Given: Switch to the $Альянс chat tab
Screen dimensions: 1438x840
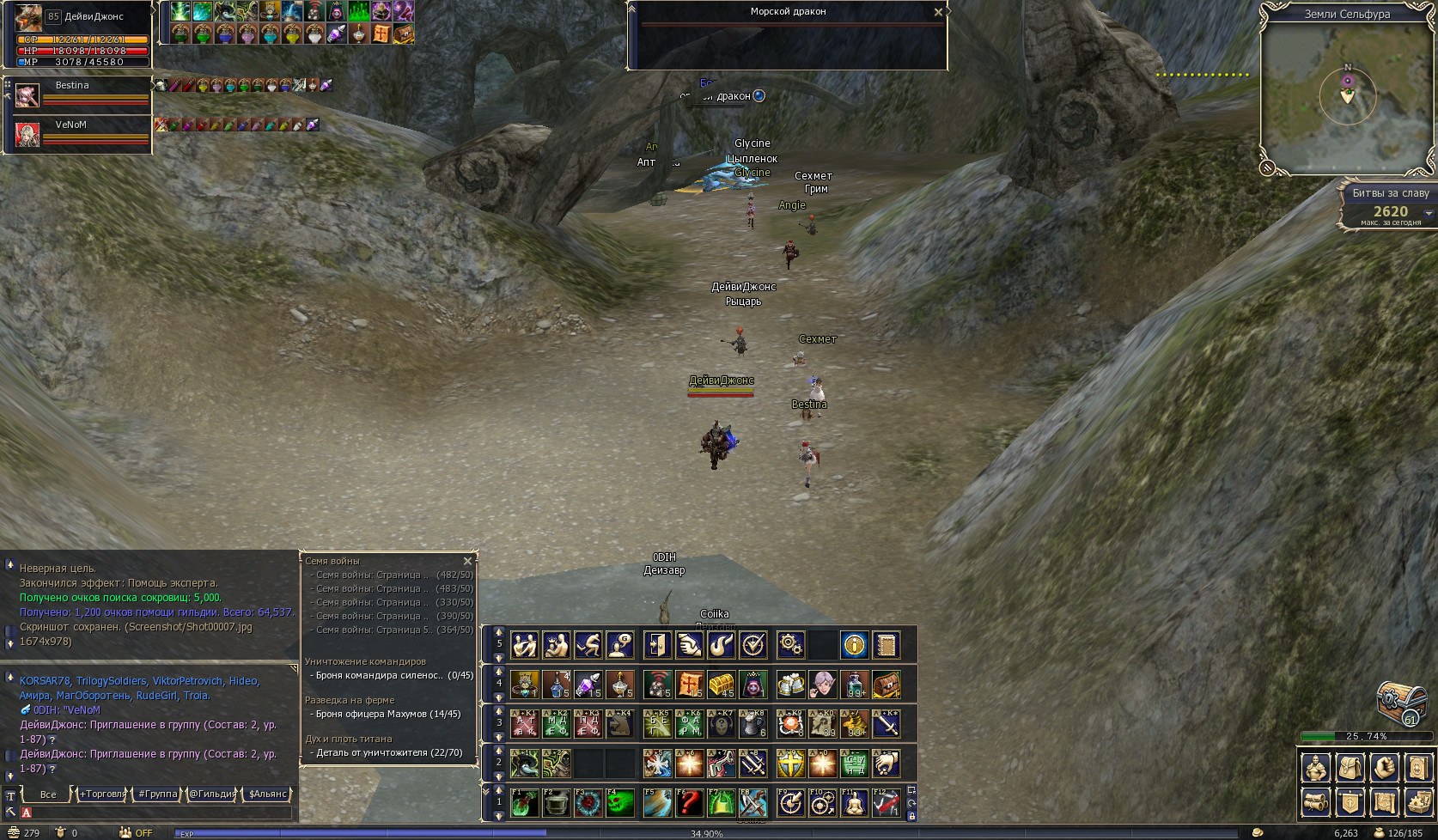Looking at the screenshot, I should click(267, 794).
